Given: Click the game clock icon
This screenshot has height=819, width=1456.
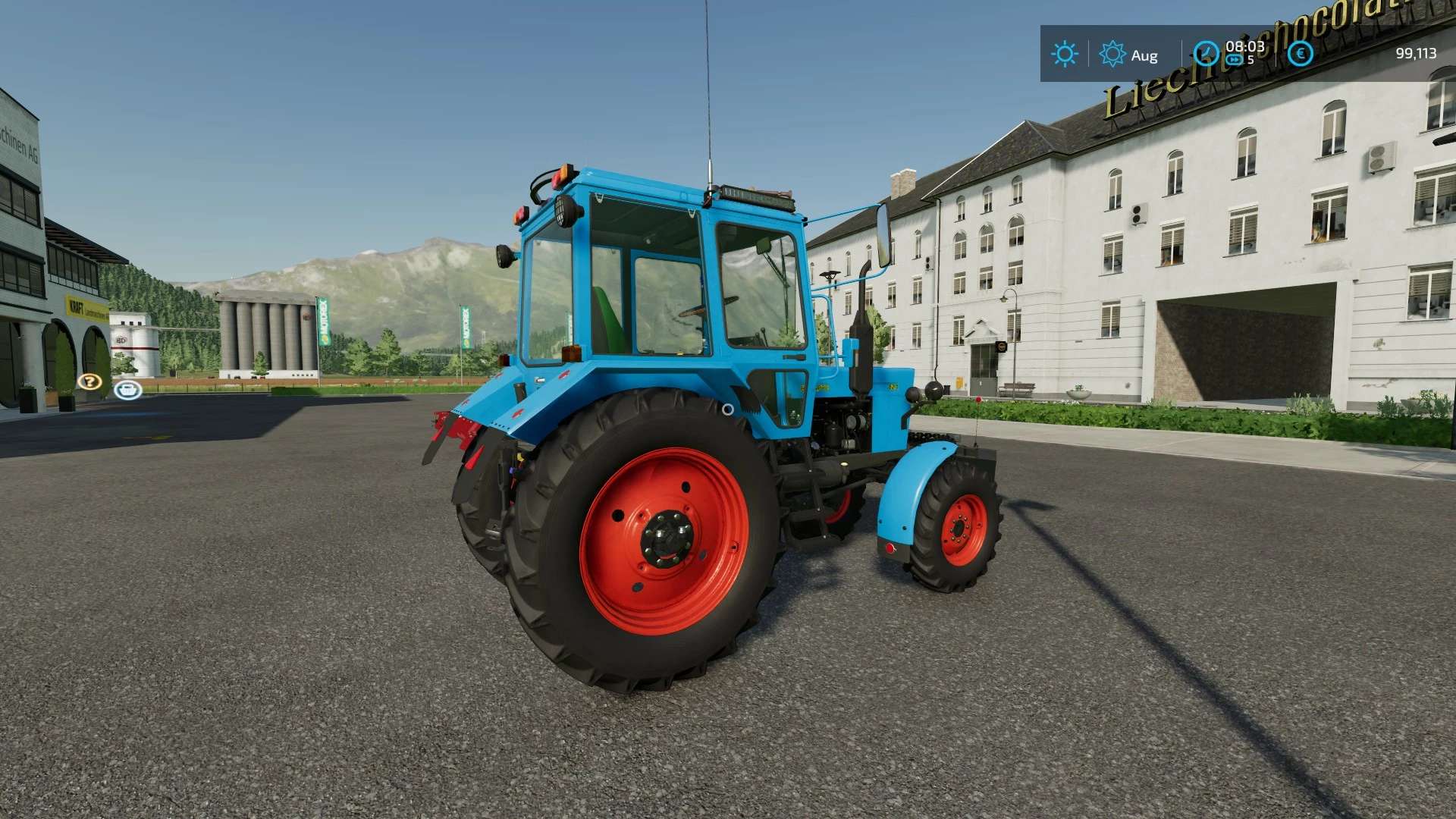Looking at the screenshot, I should pyautogui.click(x=1206, y=54).
